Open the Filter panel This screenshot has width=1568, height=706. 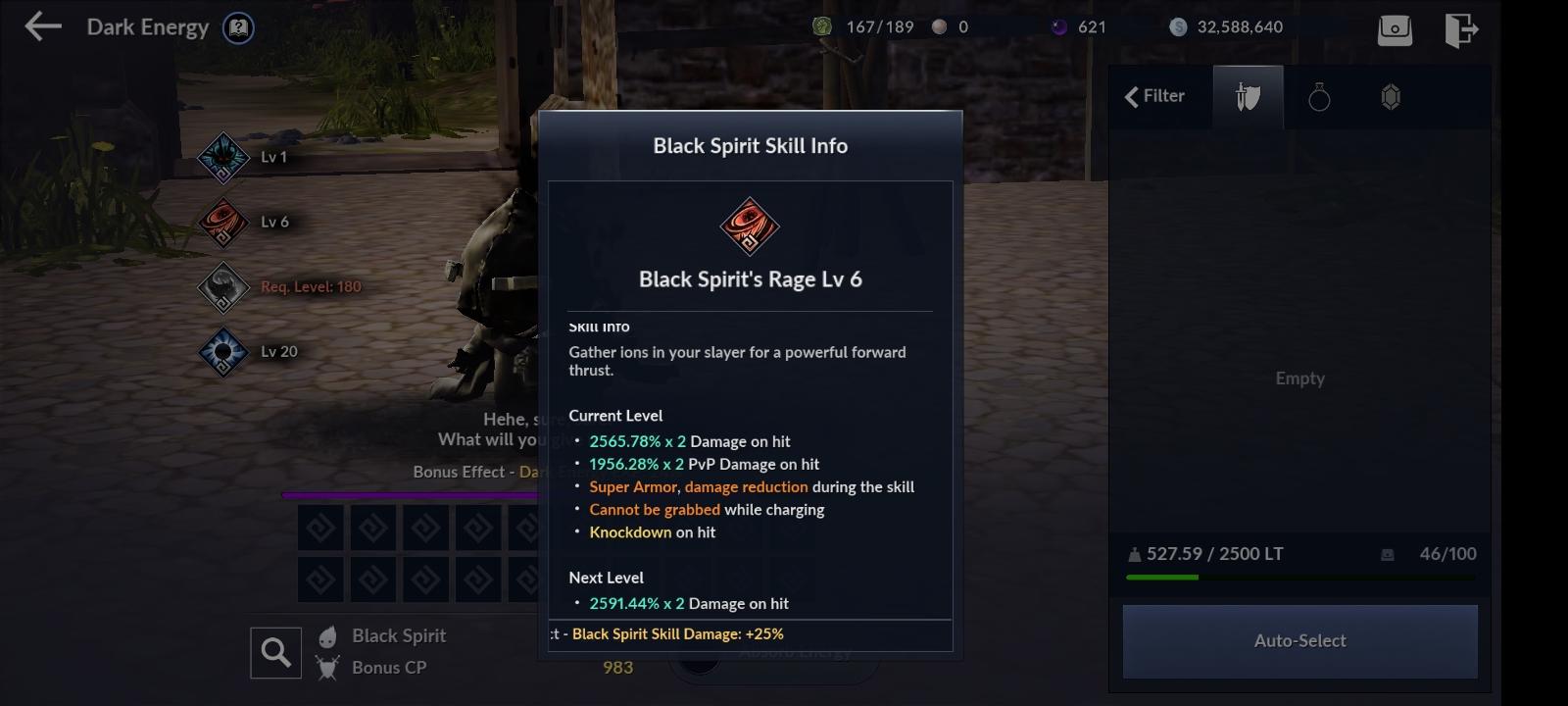[1158, 95]
